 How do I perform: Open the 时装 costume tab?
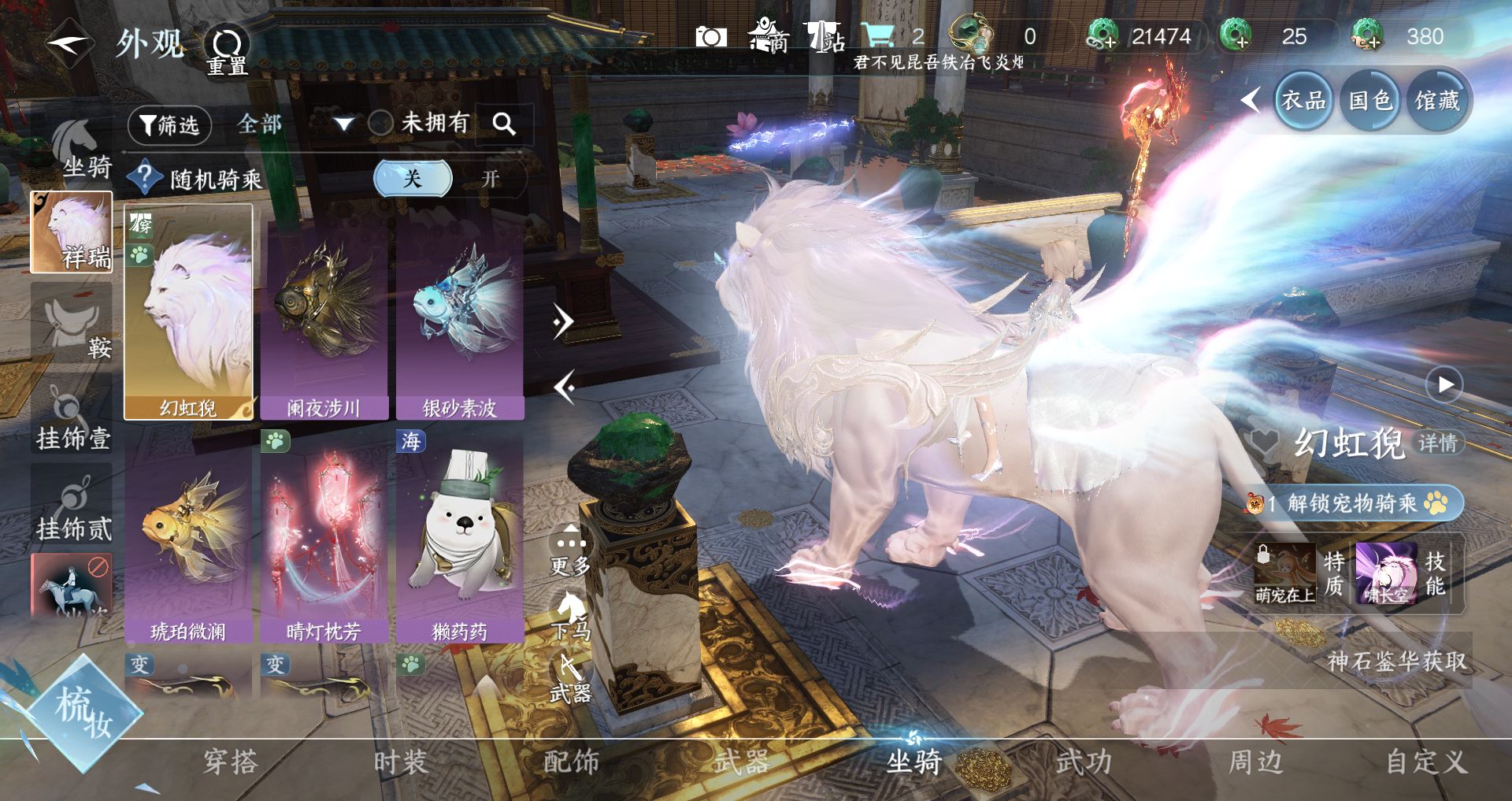[x=400, y=762]
